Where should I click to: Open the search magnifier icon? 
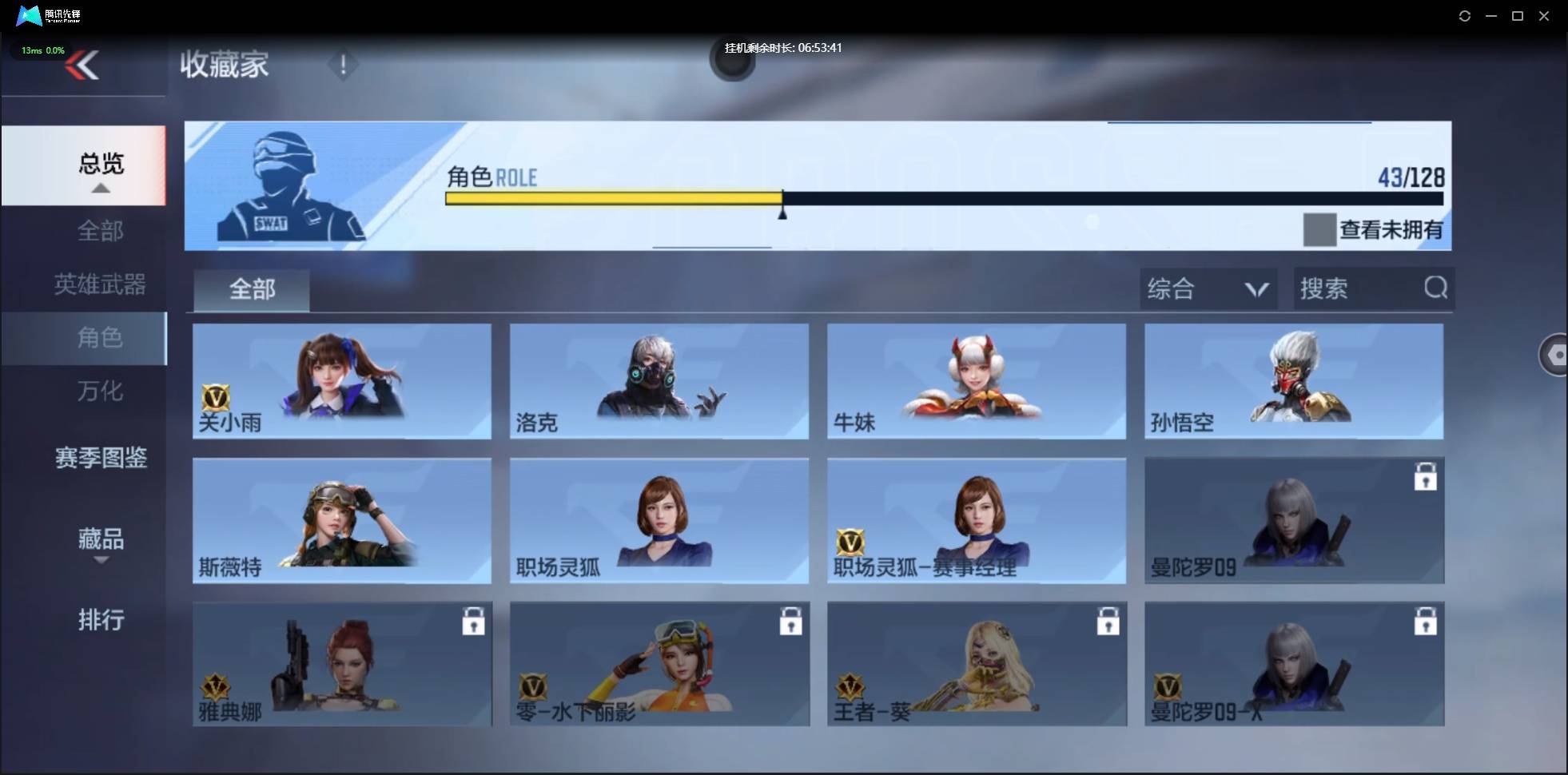(1437, 288)
